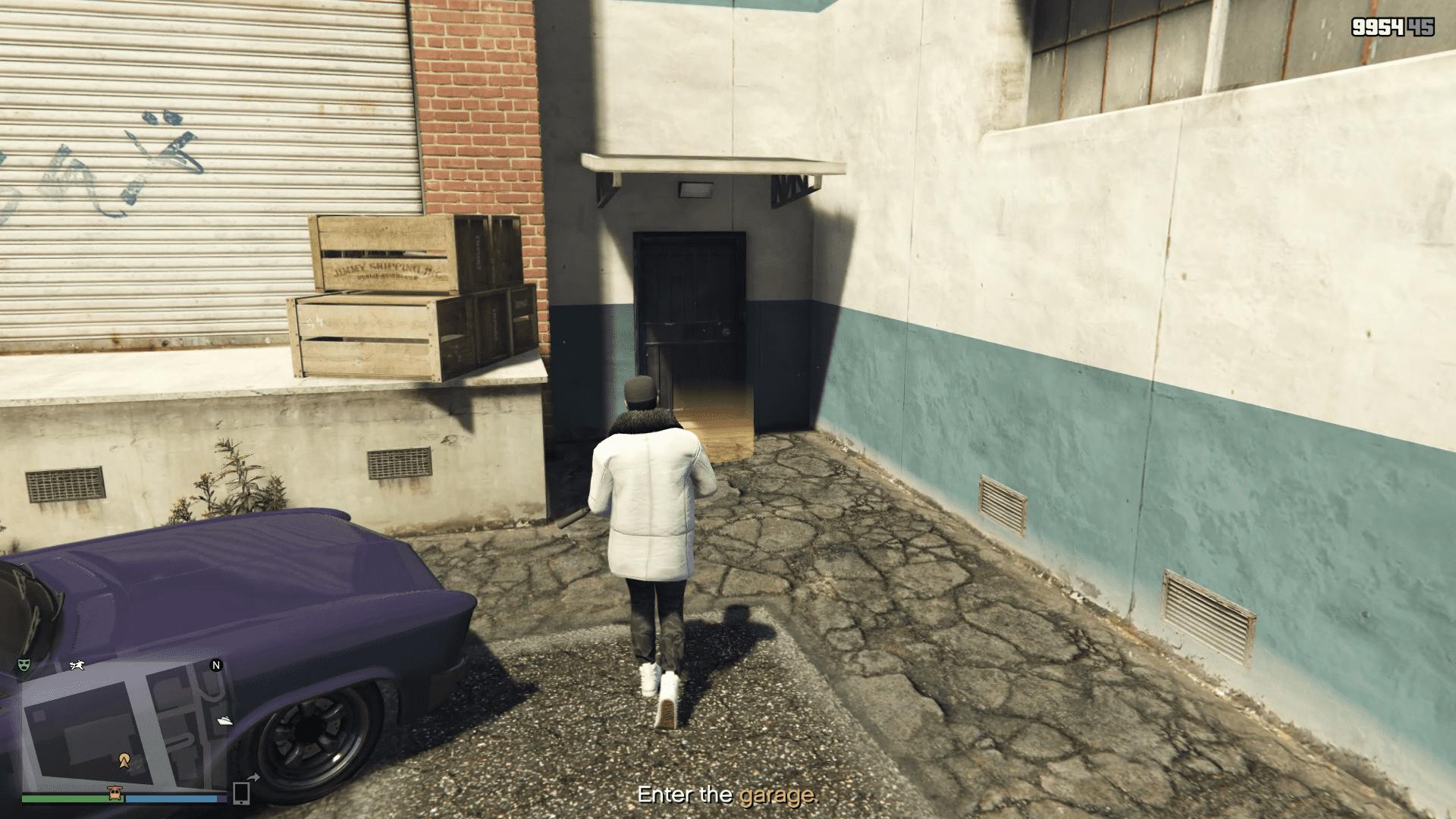This screenshot has width=1456, height=819.
Task: Select the player arrow marker on minimap
Action: point(124,760)
